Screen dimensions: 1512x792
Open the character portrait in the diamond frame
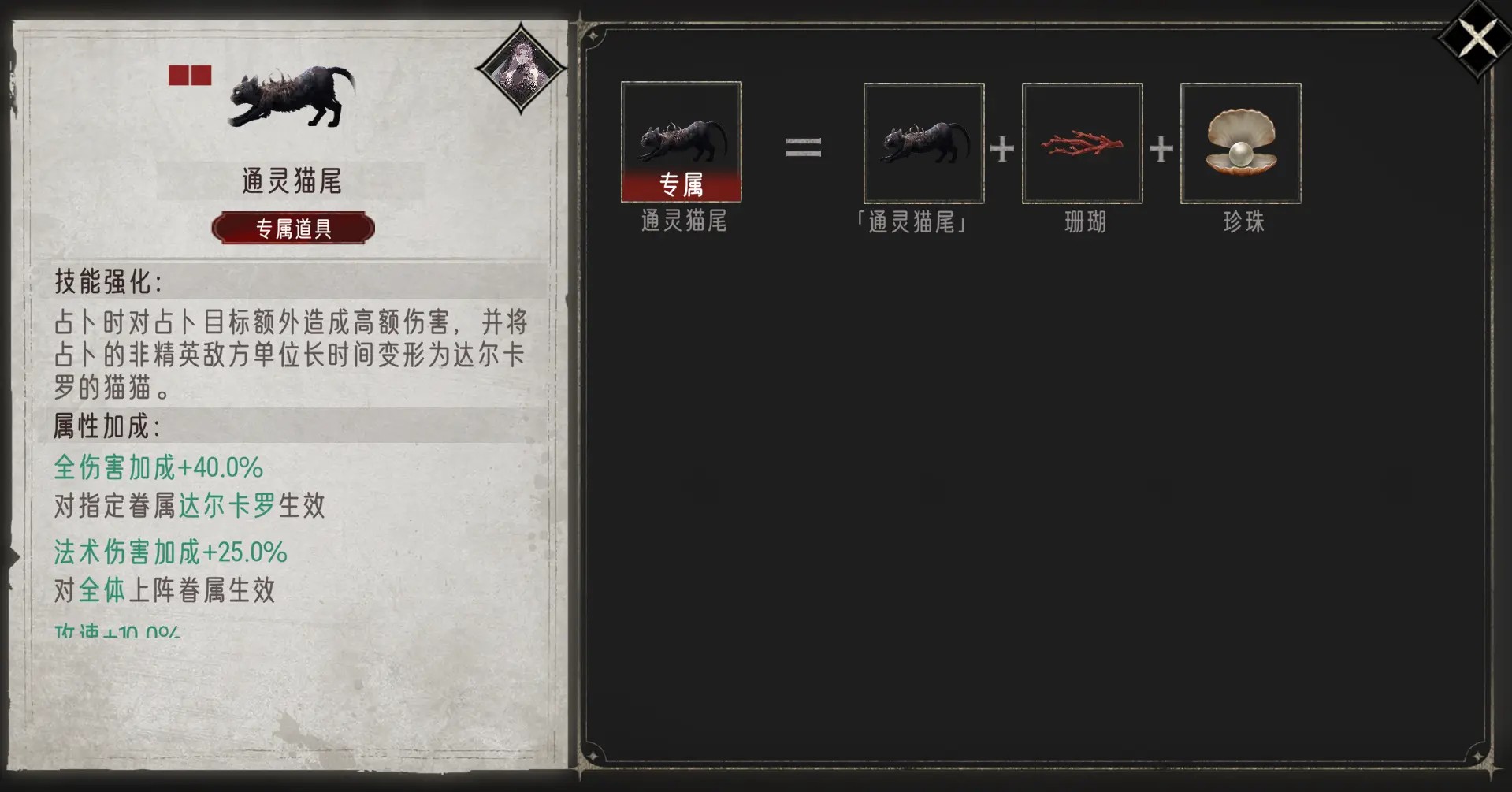click(522, 71)
